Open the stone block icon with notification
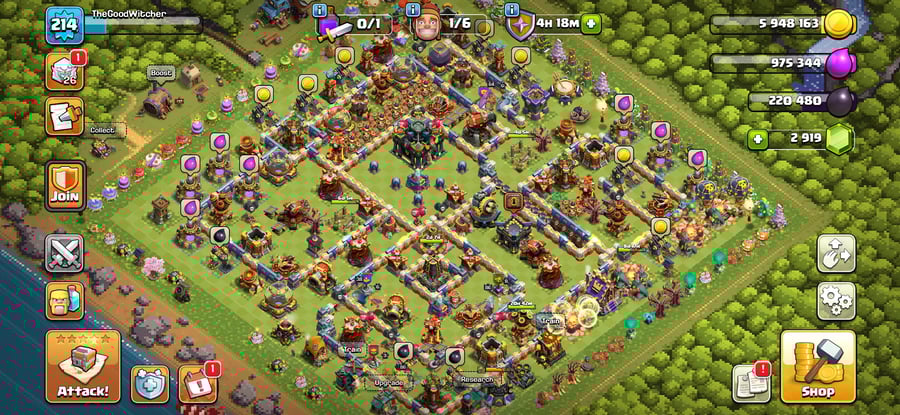 pyautogui.click(x=64, y=71)
